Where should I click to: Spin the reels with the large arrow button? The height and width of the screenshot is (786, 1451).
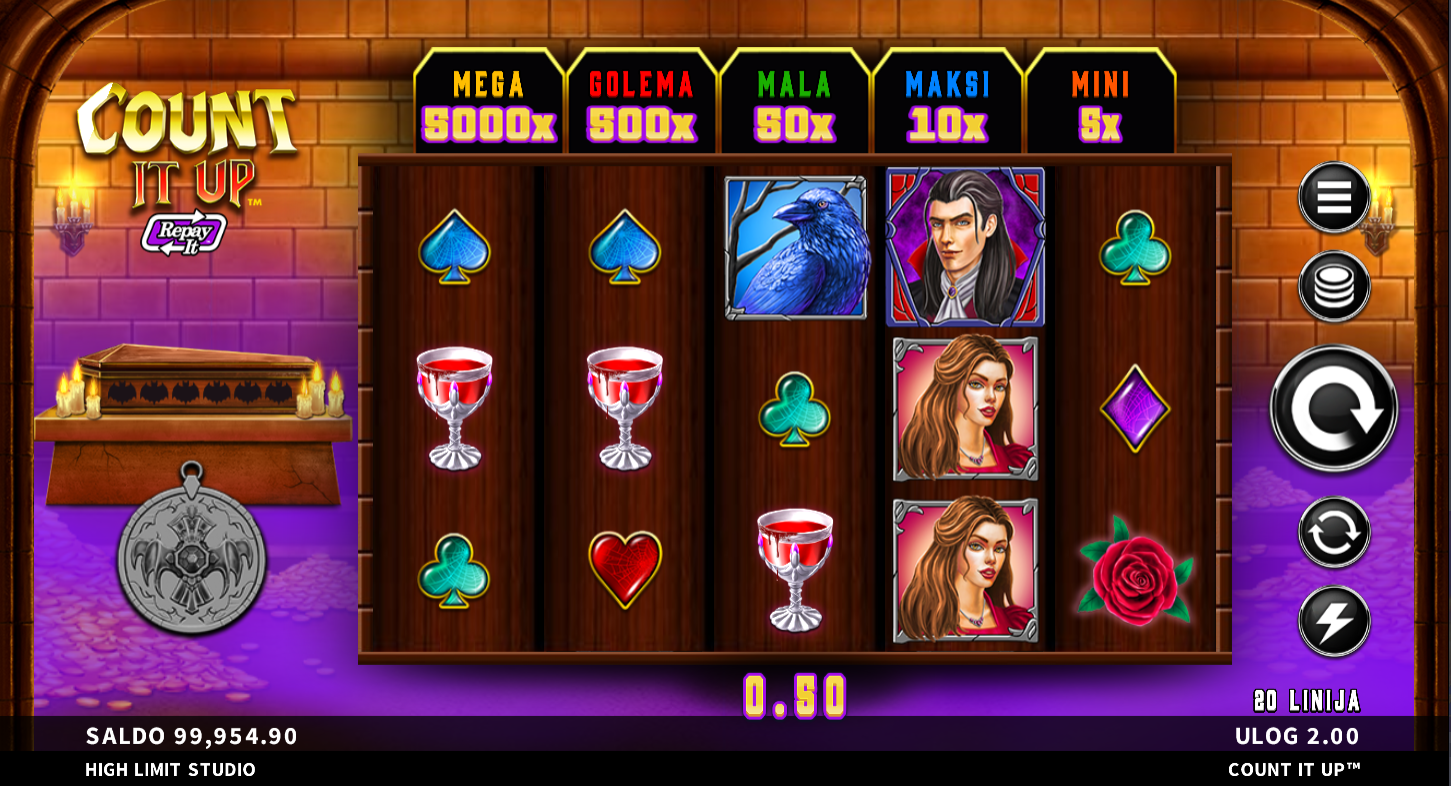1334,408
